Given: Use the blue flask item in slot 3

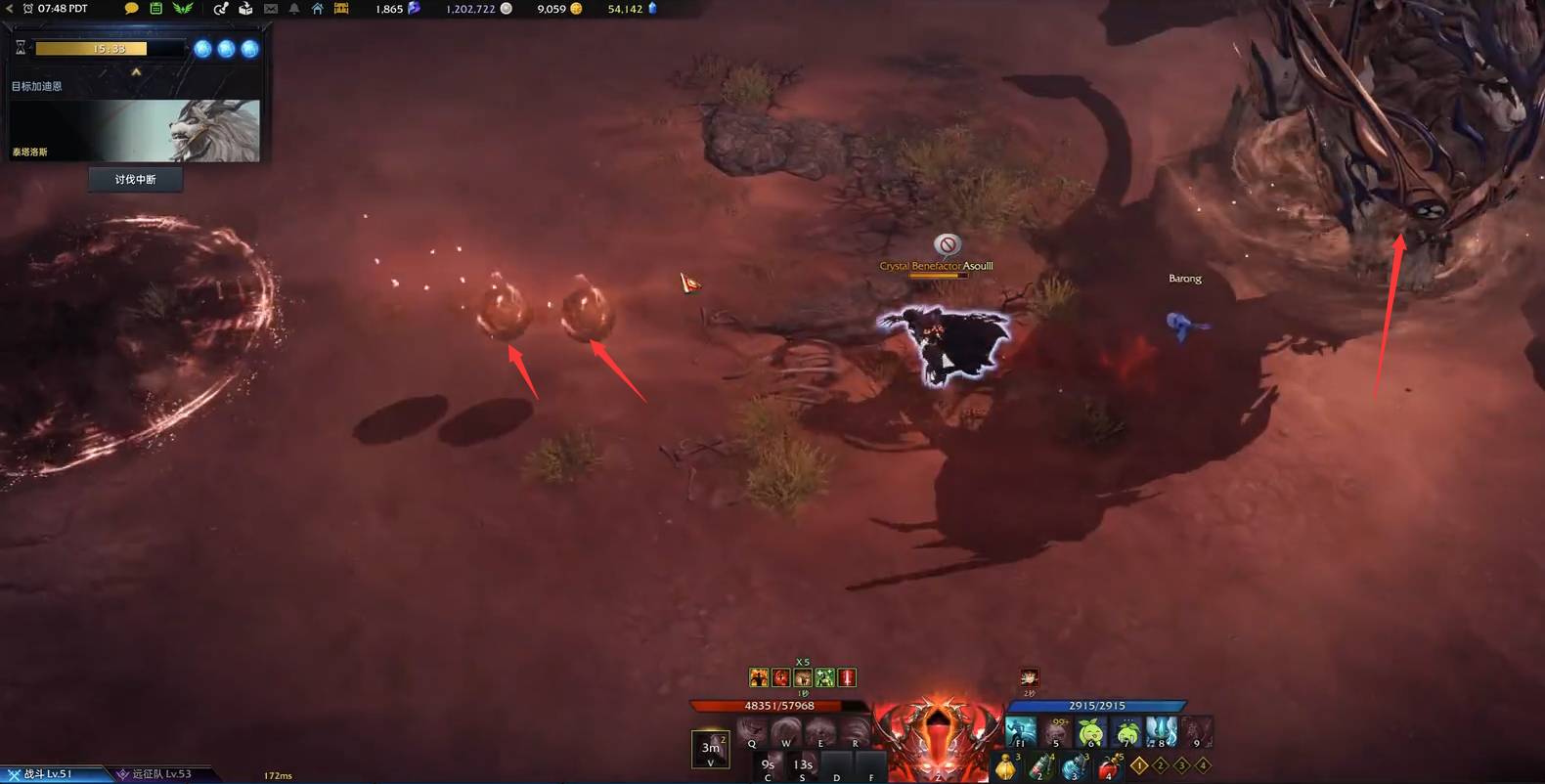Looking at the screenshot, I should pyautogui.click(x=1075, y=766).
